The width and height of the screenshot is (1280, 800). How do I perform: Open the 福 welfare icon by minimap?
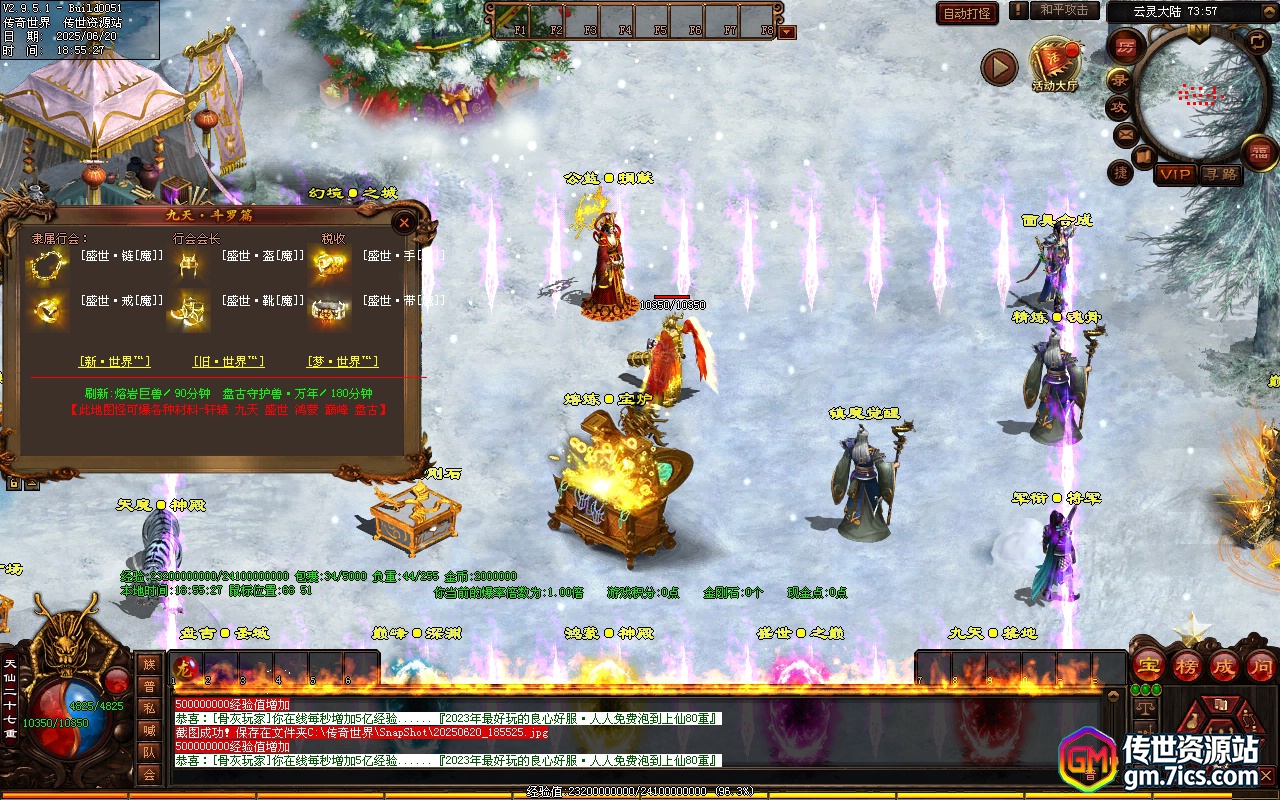tap(1259, 152)
